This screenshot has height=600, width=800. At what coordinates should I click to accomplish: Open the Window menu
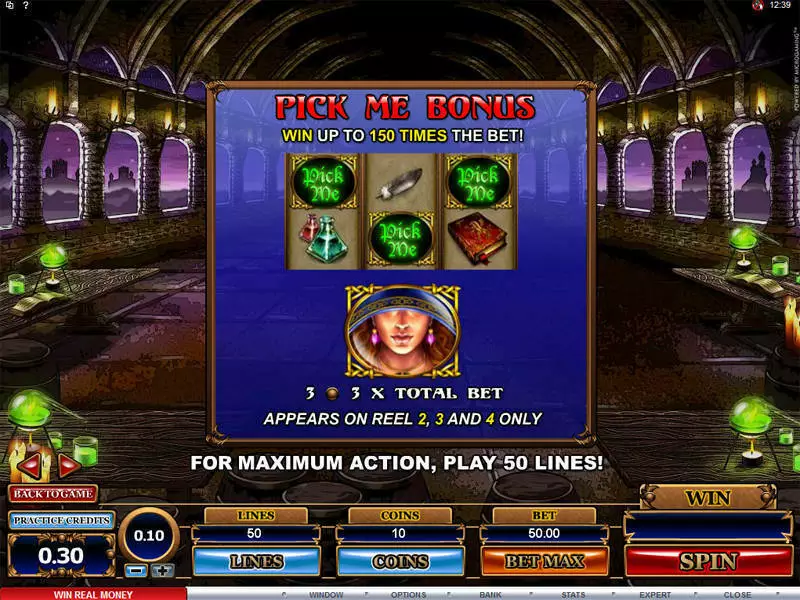click(x=325, y=594)
